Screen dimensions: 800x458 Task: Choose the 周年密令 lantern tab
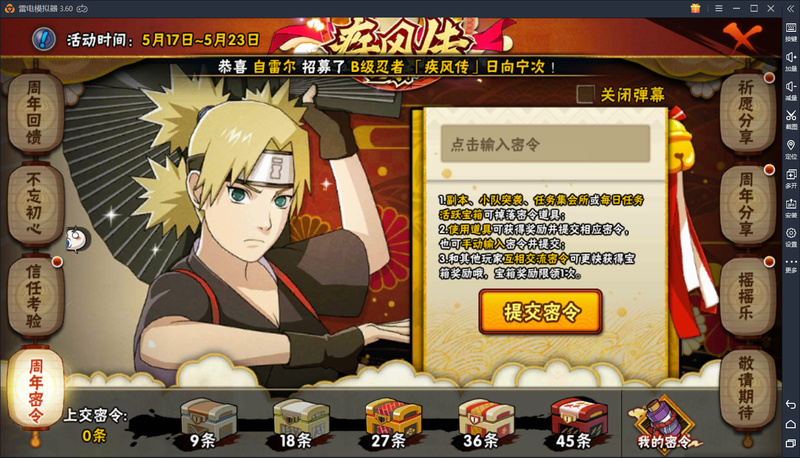tap(37, 386)
